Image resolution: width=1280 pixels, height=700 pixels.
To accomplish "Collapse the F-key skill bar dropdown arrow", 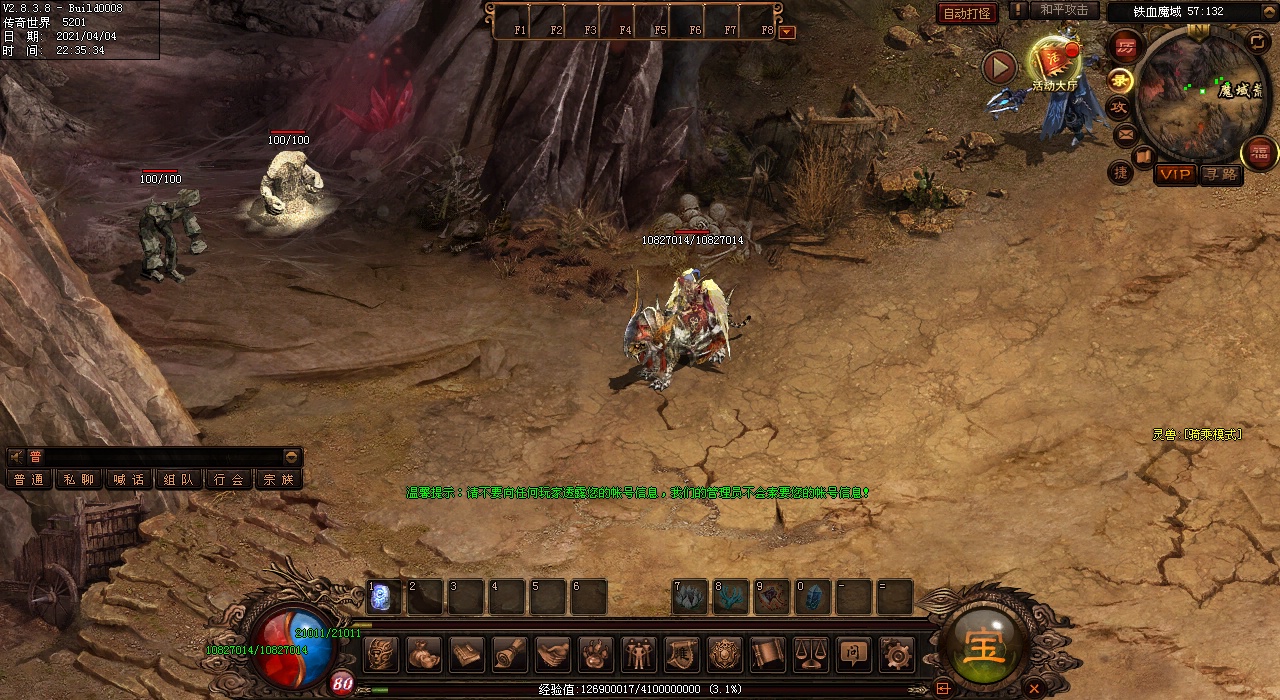I will point(787,32).
